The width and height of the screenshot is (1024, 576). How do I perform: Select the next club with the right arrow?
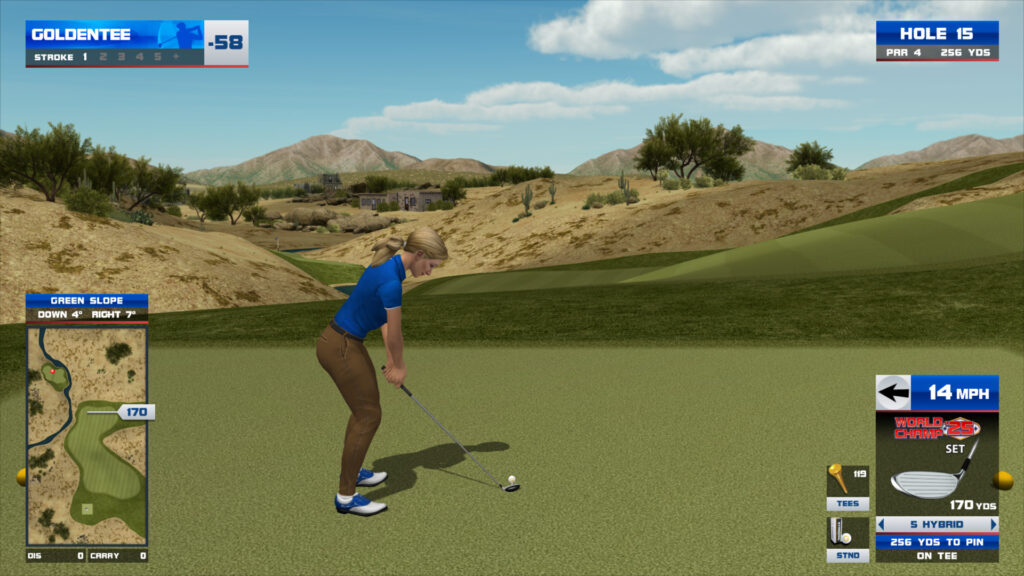tap(993, 524)
